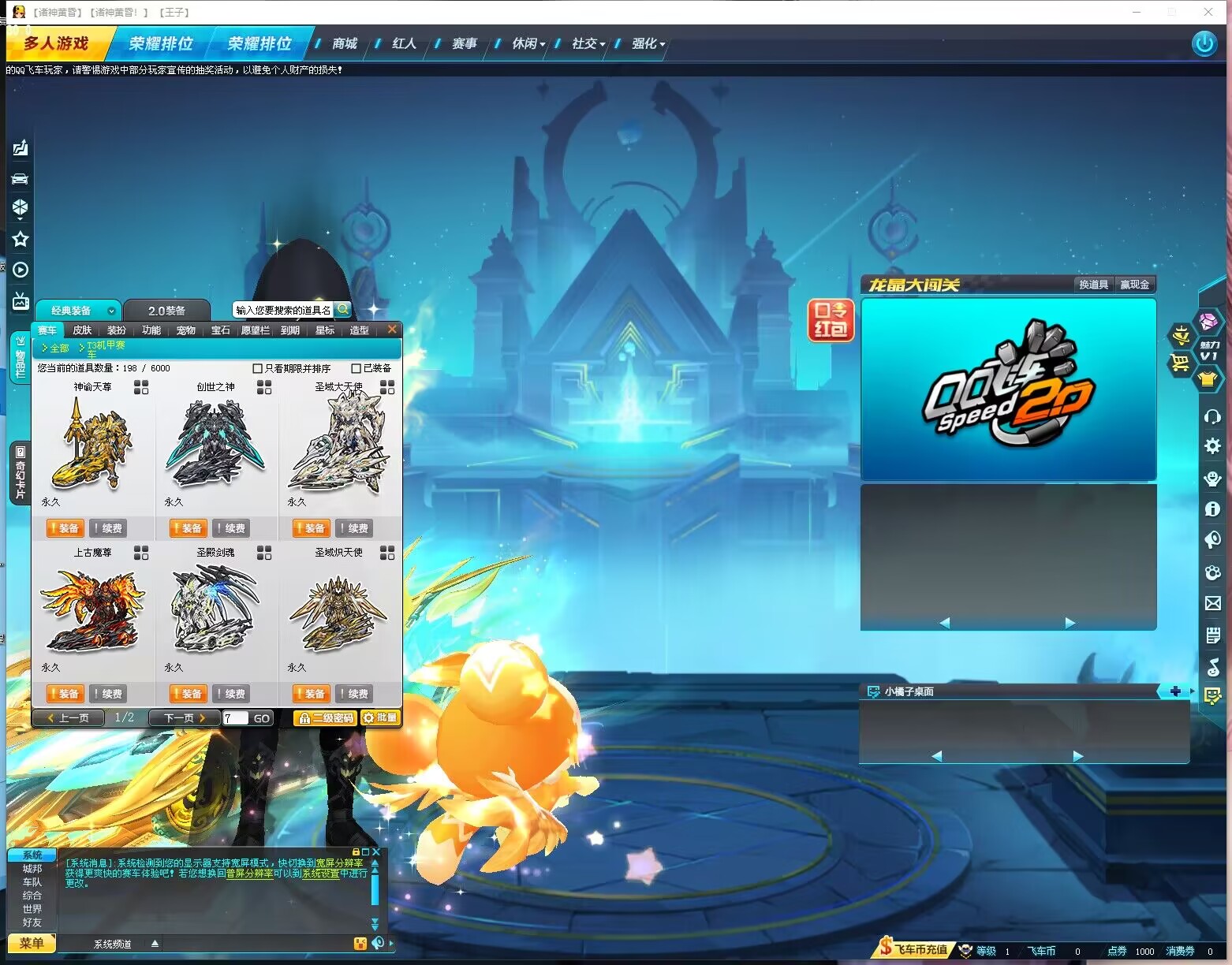This screenshot has width=1232, height=965.
Task: Click the info icon on right sidebar
Action: pos(1212,509)
